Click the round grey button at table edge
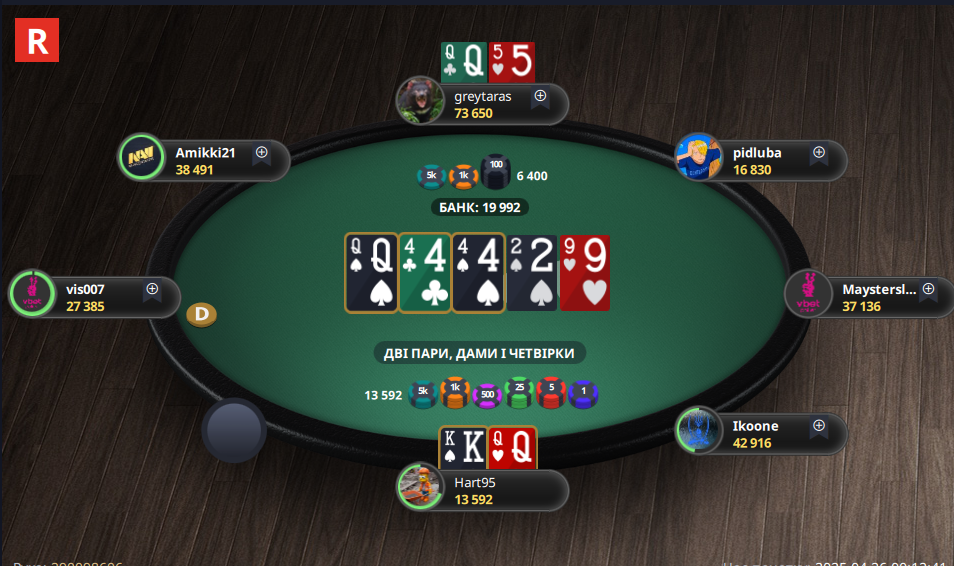Viewport: 954px width, 566px height. (x=233, y=430)
